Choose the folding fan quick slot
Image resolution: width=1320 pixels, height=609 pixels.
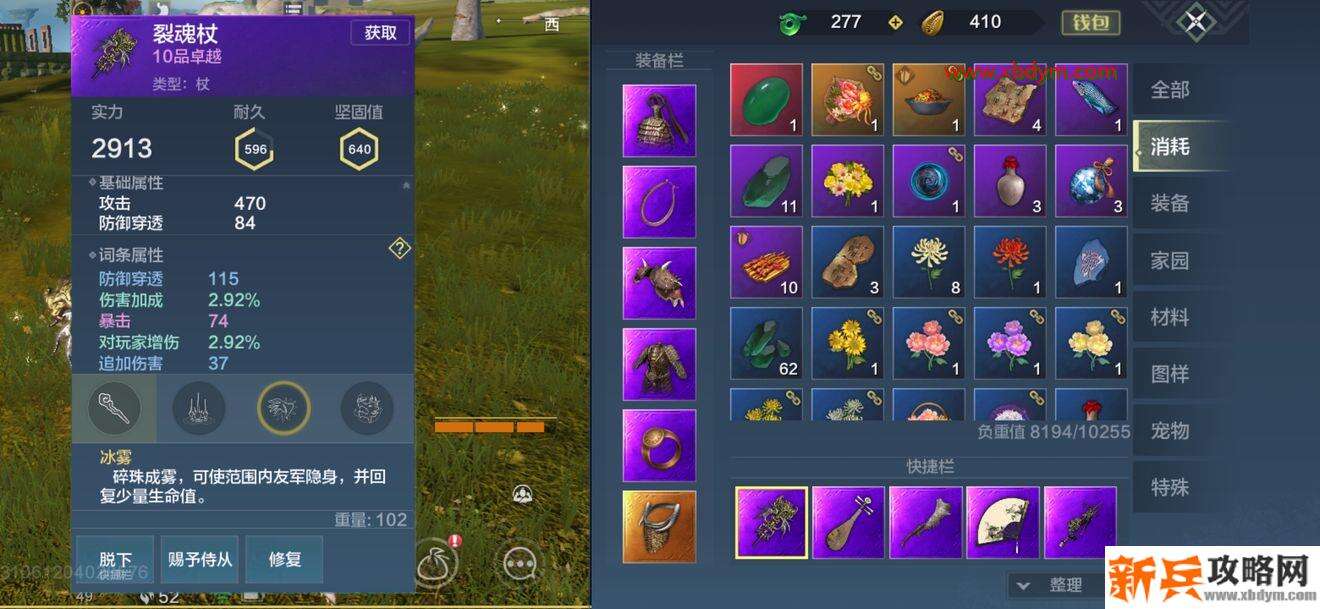coord(1002,522)
